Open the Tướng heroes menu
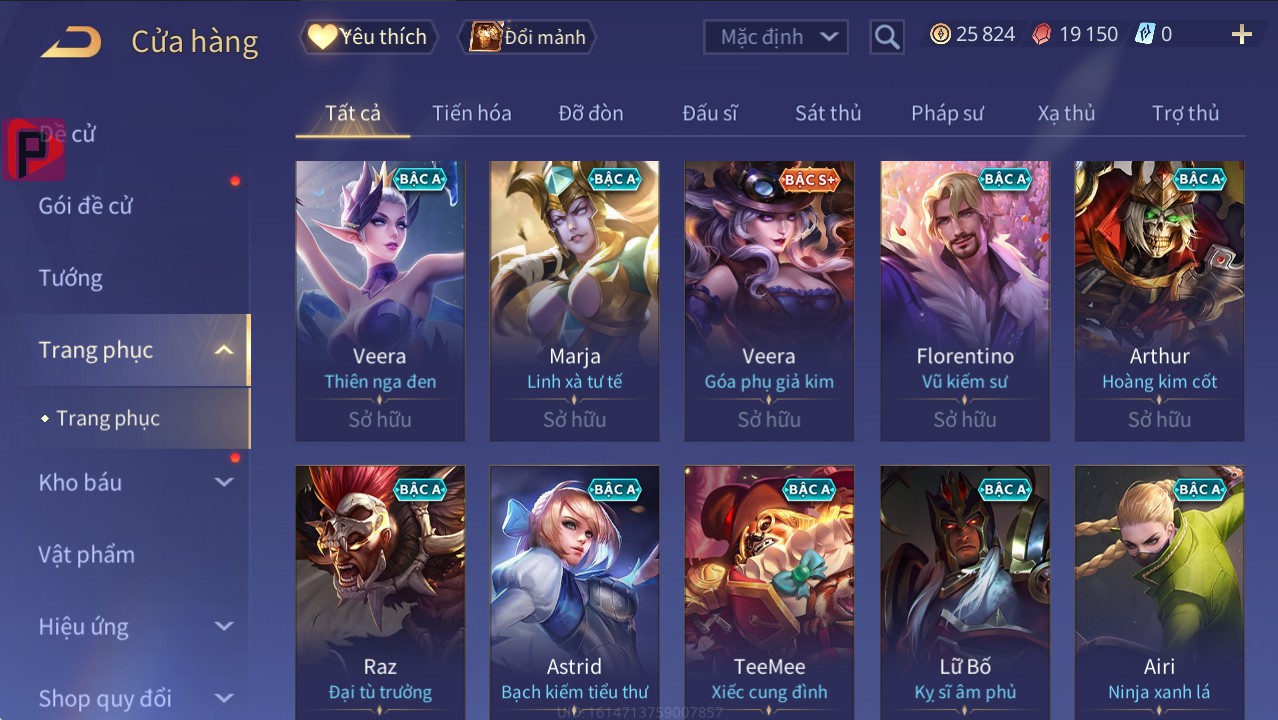 tap(71, 278)
